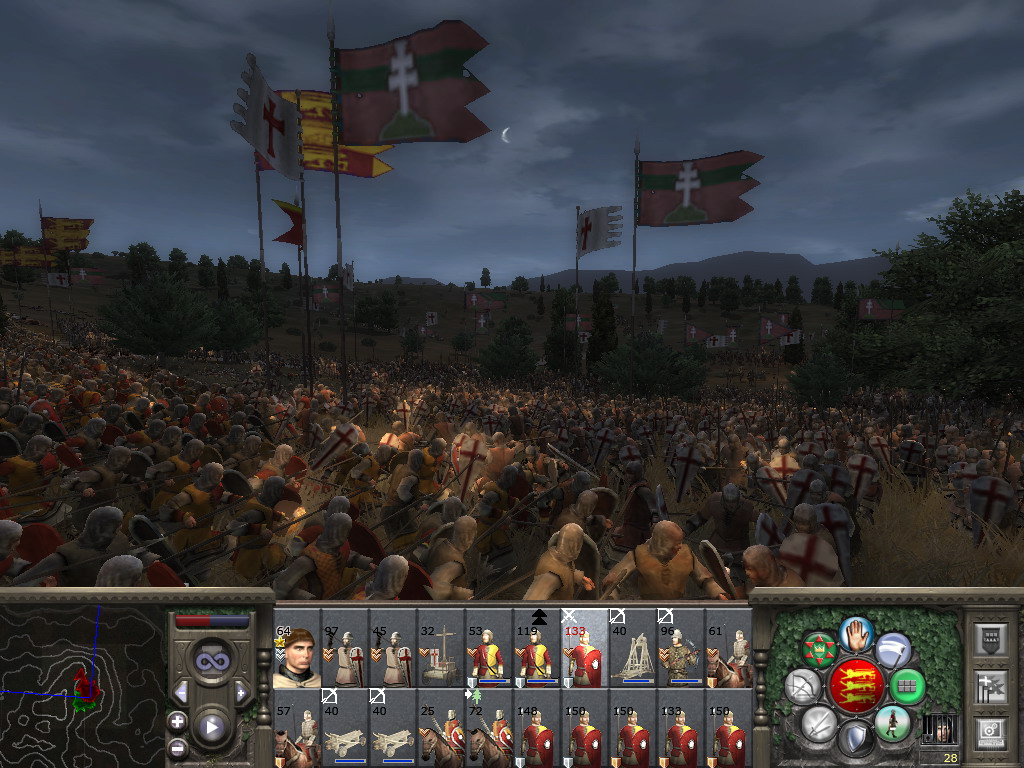1024x768 pixels.
Task: Activate the green crown special ability
Action: 820,650
